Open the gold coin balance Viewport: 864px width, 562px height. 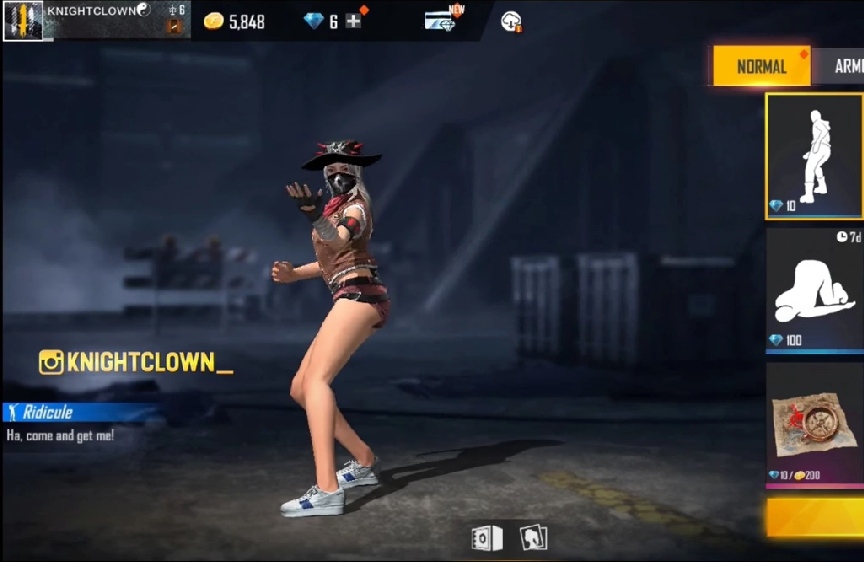pyautogui.click(x=235, y=21)
